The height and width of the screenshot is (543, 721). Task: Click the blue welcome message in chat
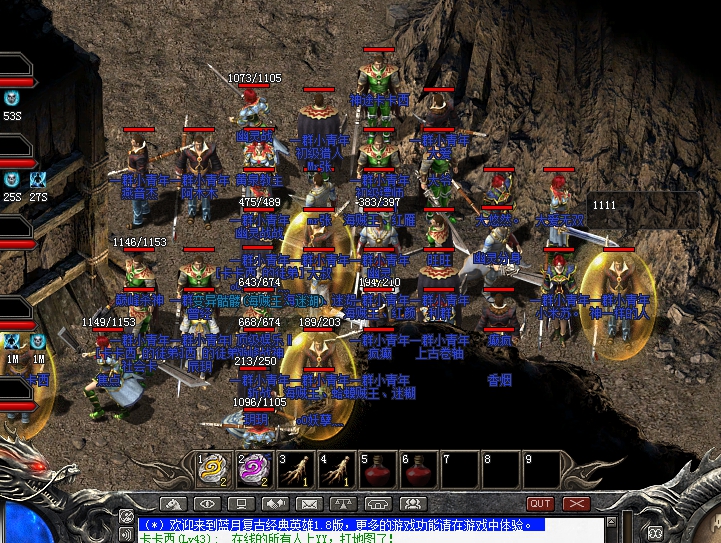(x=340, y=524)
